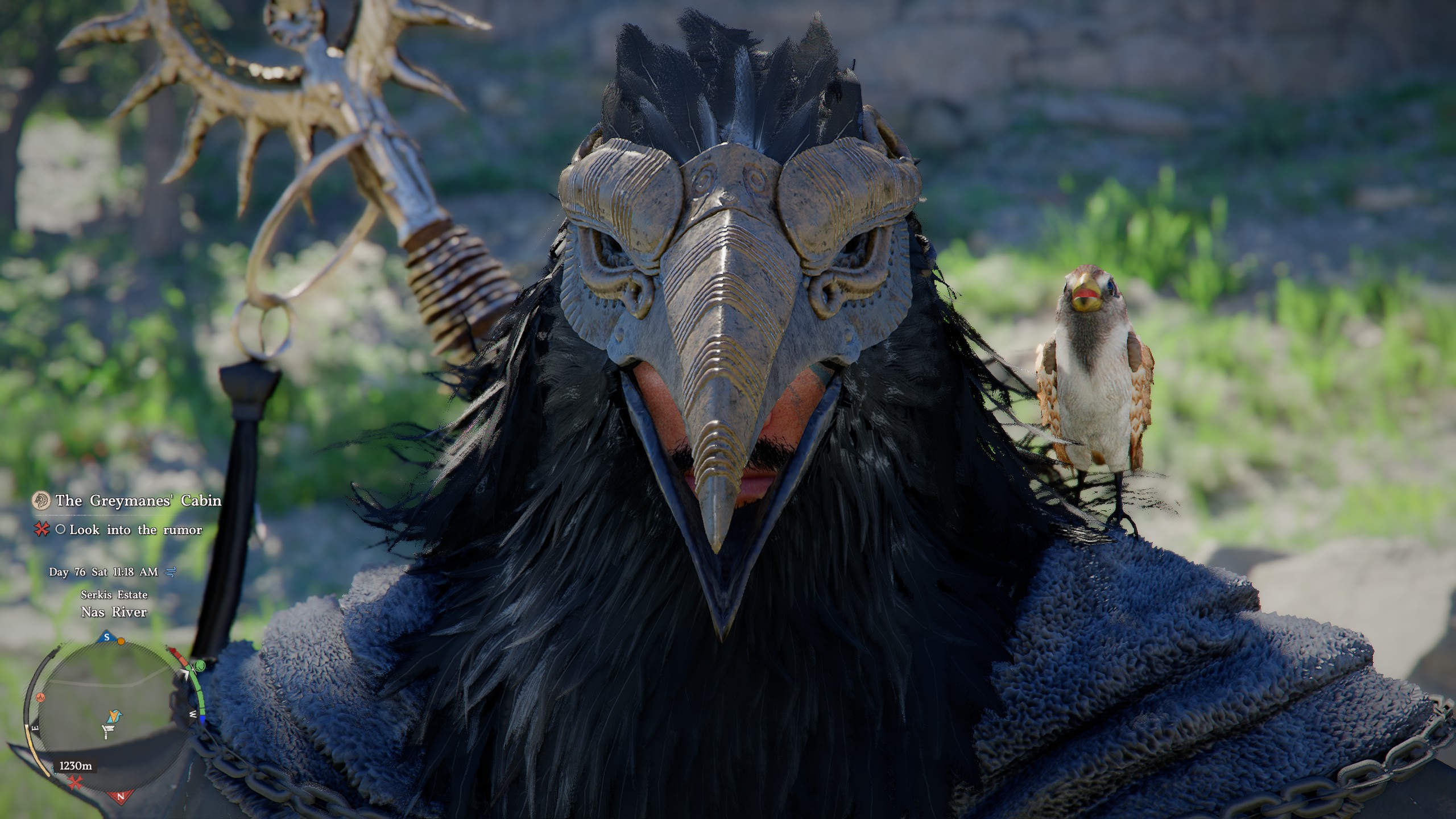Select the 'E' compass label on the minimap
Screen dimensions: 1456x819
(35, 727)
